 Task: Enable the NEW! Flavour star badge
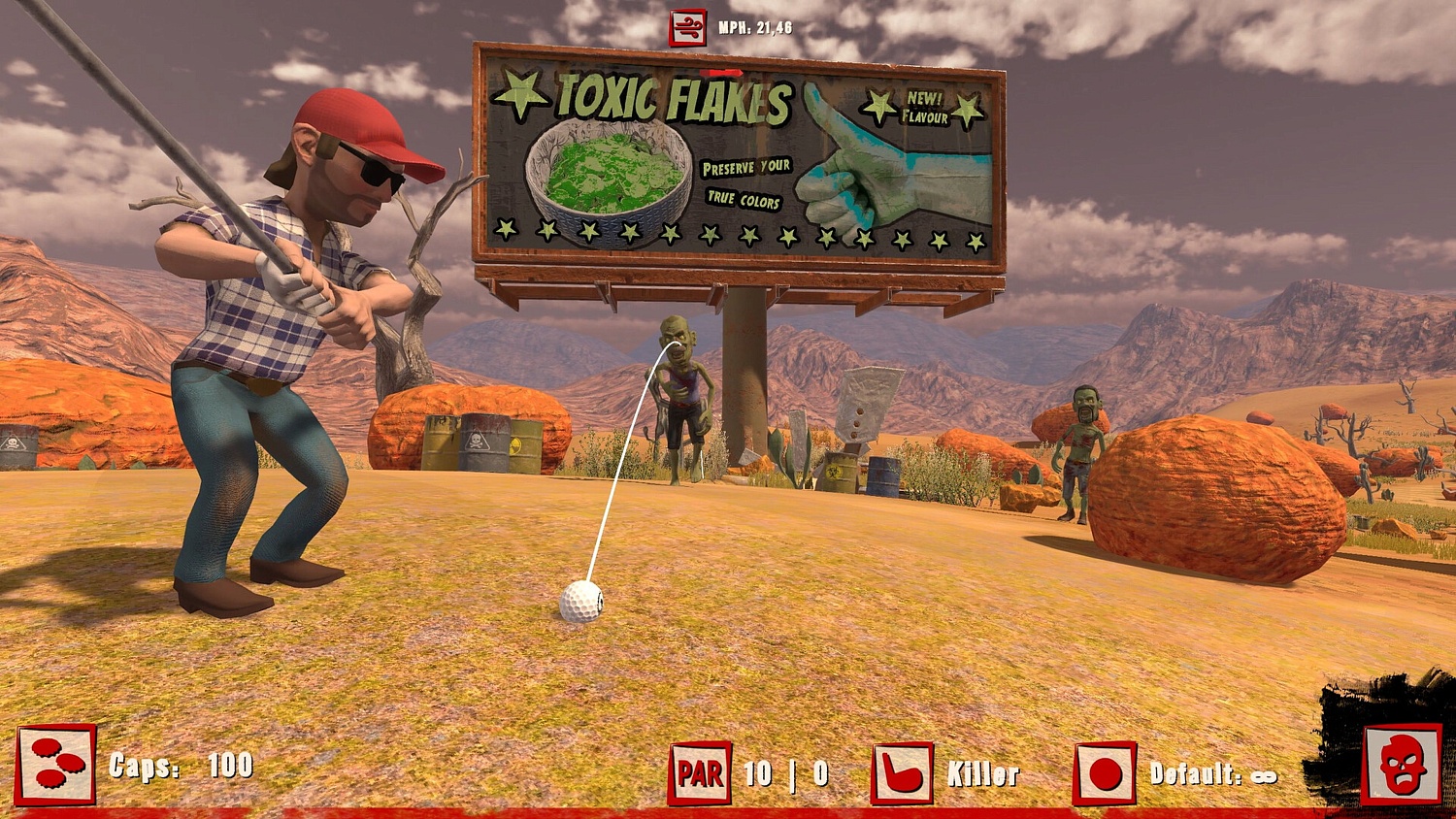[918, 108]
